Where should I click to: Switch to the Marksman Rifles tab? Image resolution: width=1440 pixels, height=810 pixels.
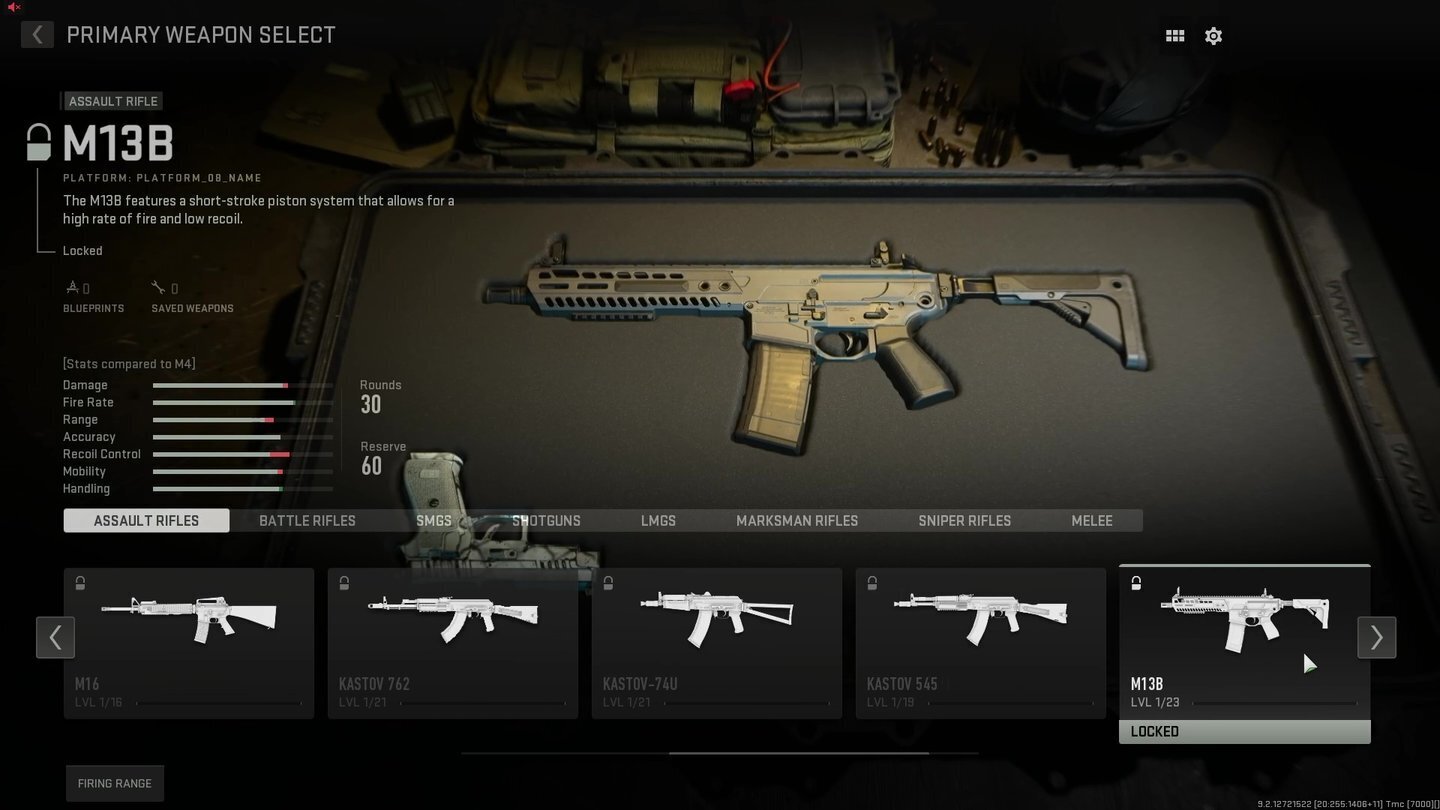pyautogui.click(x=796, y=520)
